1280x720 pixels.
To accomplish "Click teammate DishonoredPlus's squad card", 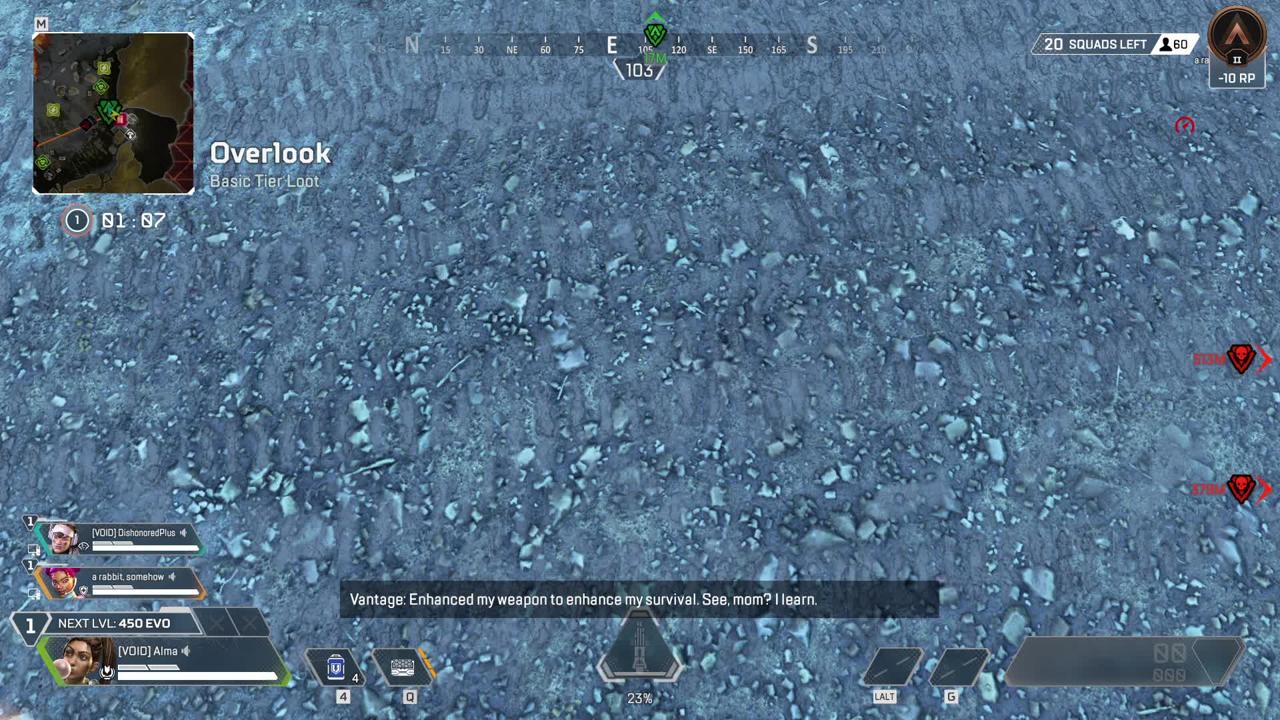I will pos(120,539).
